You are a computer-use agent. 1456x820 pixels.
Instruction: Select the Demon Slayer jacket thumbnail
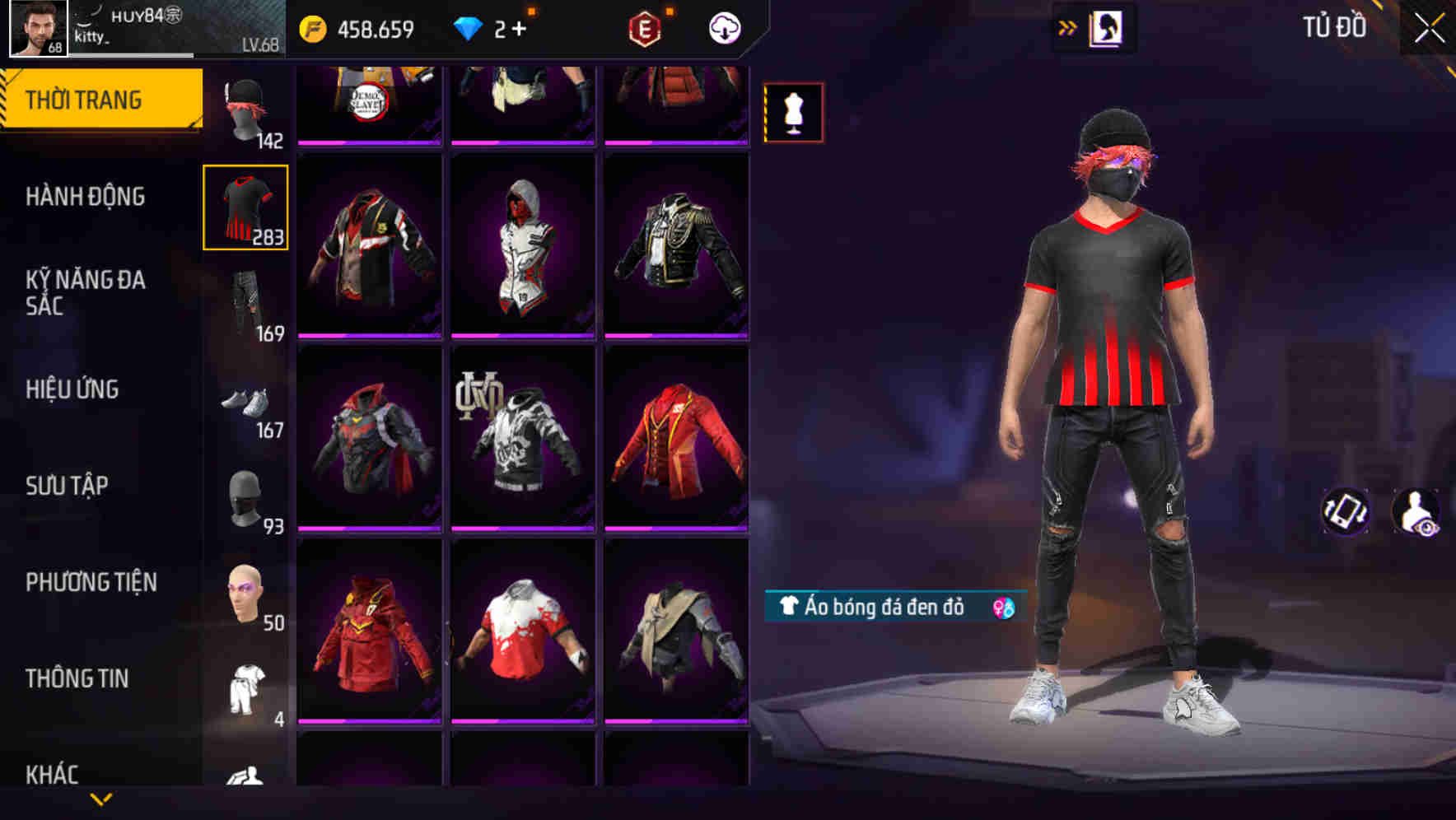coord(368,99)
